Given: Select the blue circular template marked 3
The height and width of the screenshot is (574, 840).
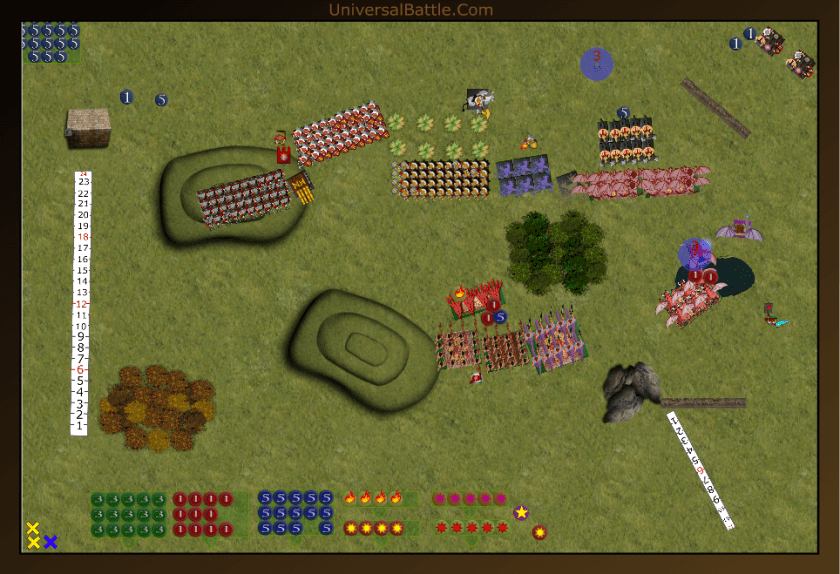Looking at the screenshot, I should pos(596,62).
